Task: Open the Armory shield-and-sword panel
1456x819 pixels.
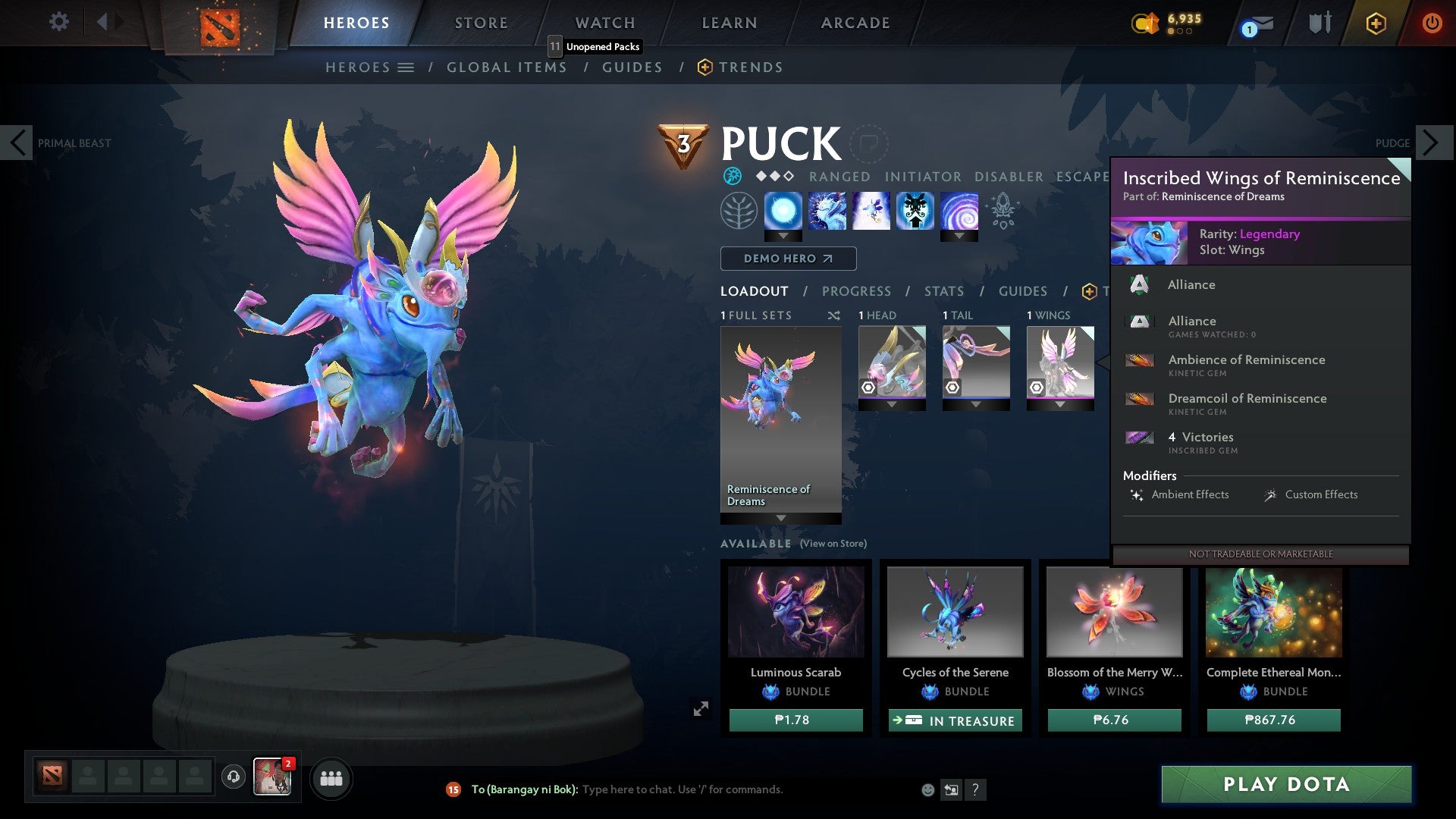Action: 1319,23
